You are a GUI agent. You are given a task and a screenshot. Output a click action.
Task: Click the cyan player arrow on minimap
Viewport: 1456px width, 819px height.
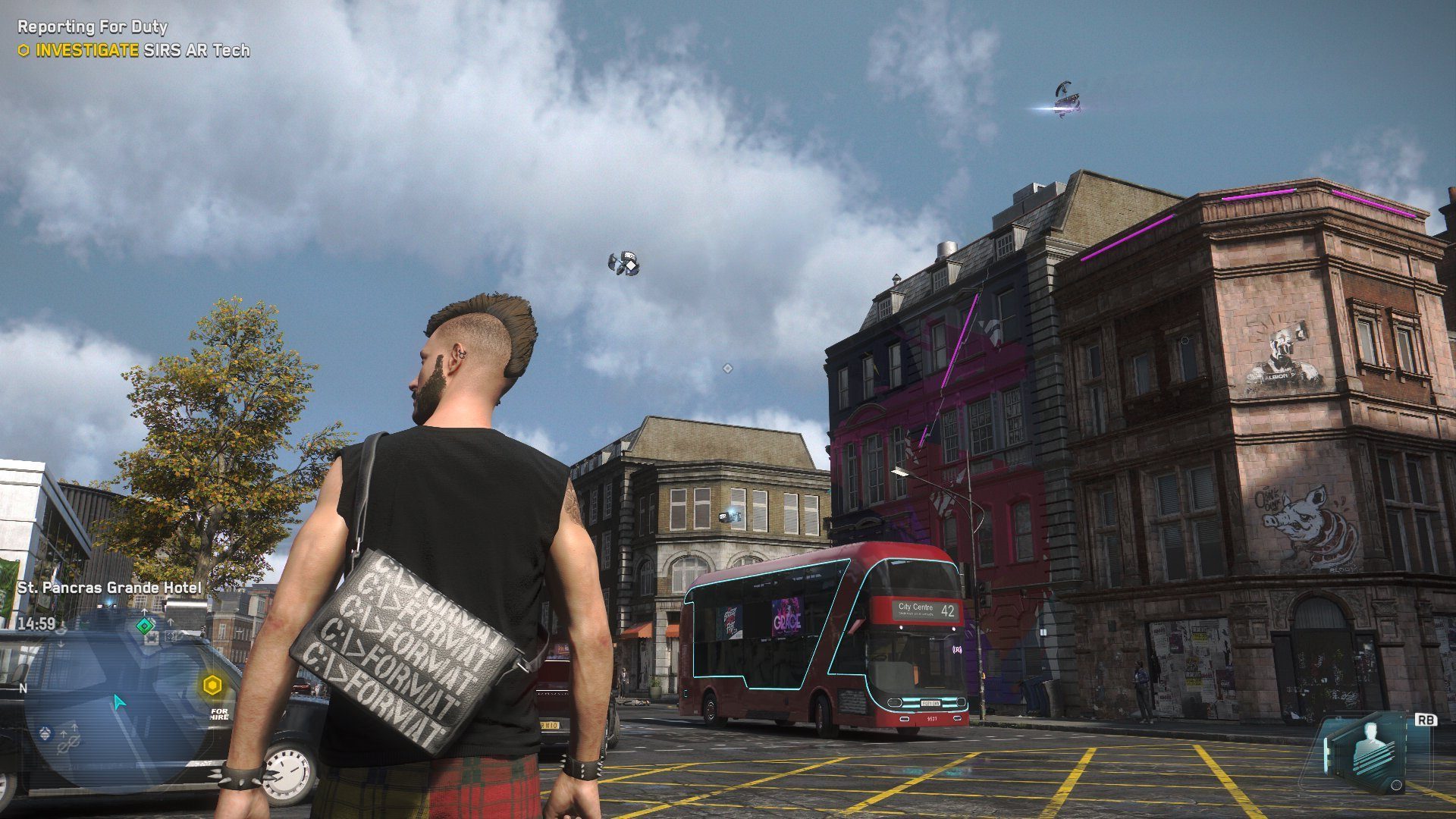pyautogui.click(x=118, y=702)
